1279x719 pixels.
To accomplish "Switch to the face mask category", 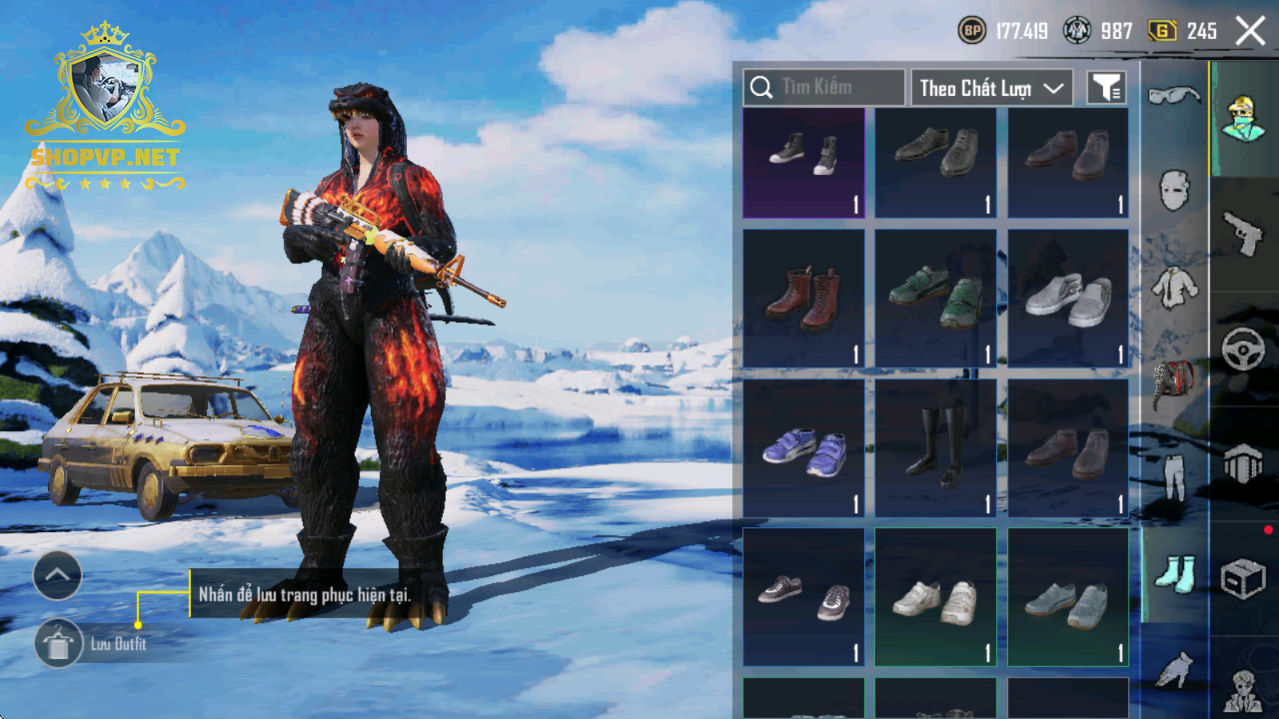I will click(1174, 190).
